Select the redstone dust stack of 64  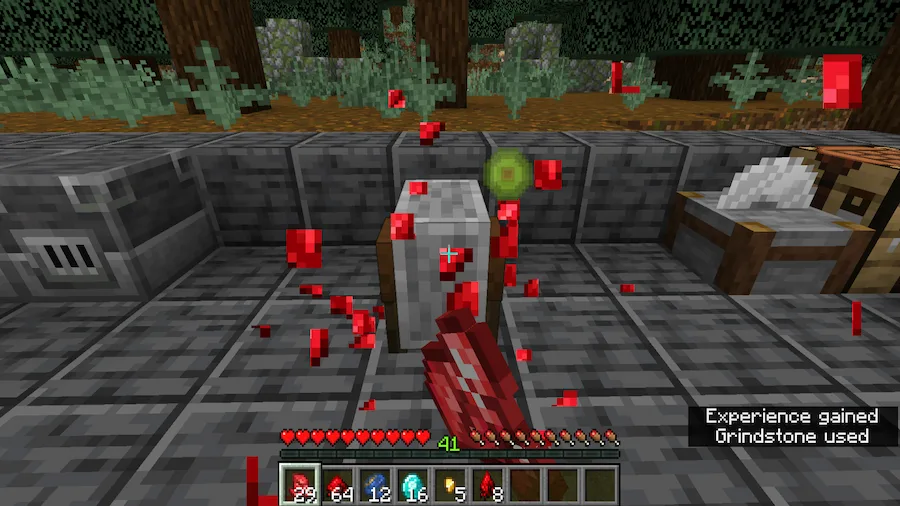coord(337,485)
